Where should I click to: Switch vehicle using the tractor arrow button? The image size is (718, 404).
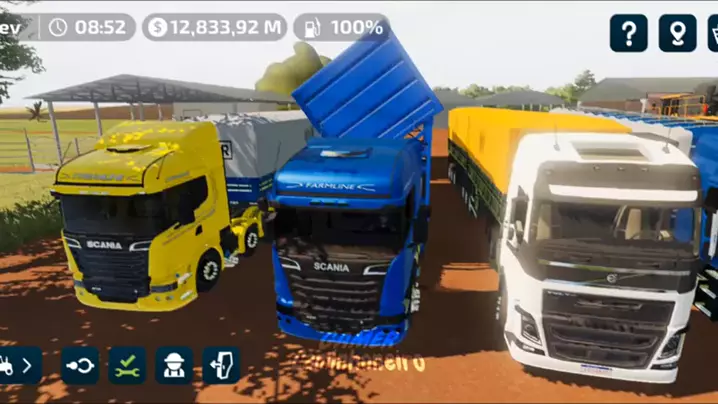click(19, 366)
